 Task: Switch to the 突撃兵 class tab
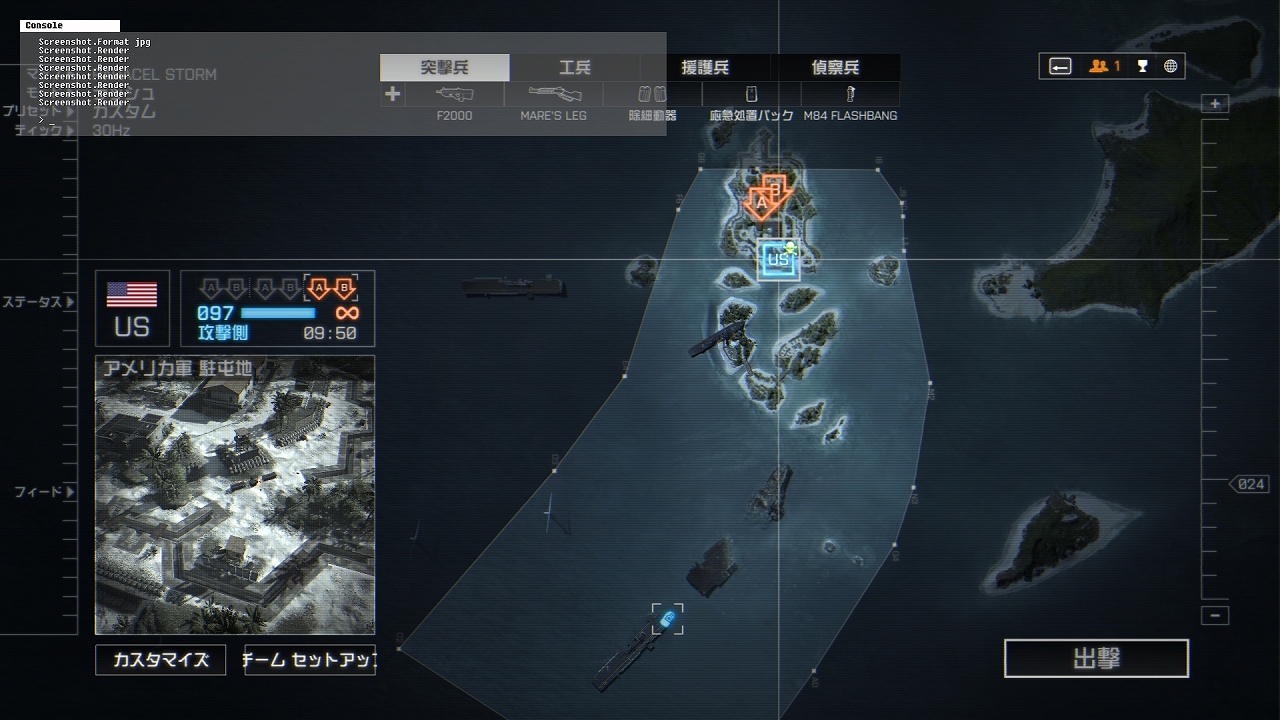[445, 68]
